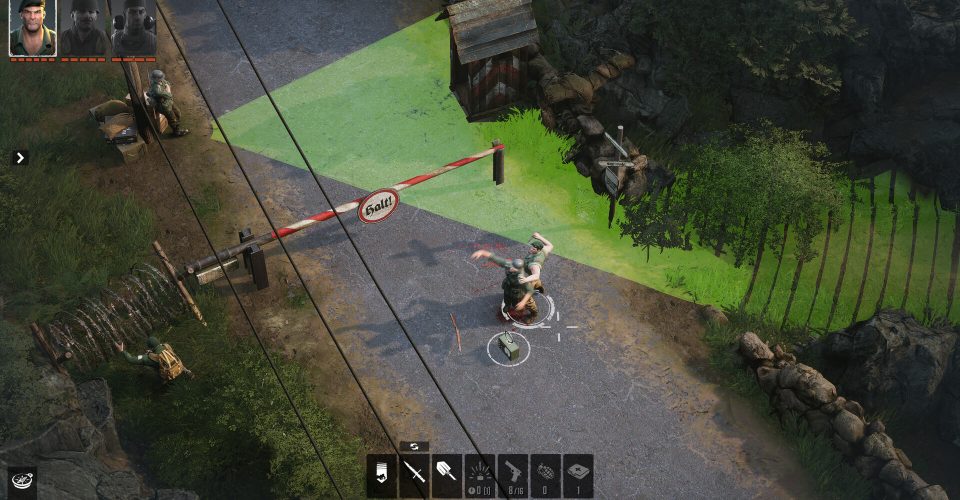Choose the shovel tool slot
Image resolution: width=960 pixels, height=500 pixels.
pos(446,475)
